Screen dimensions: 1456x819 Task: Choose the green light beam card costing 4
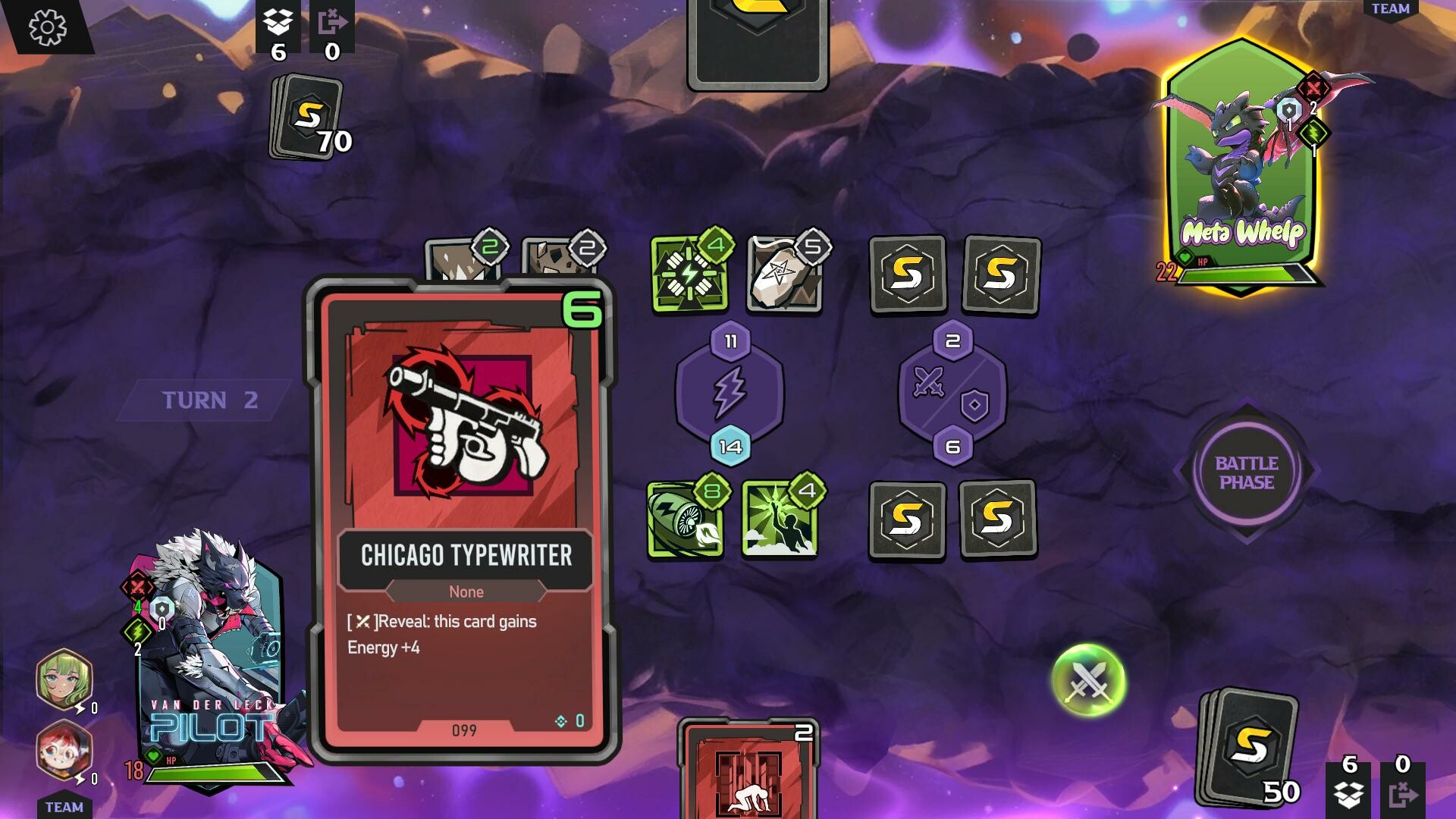tap(780, 520)
